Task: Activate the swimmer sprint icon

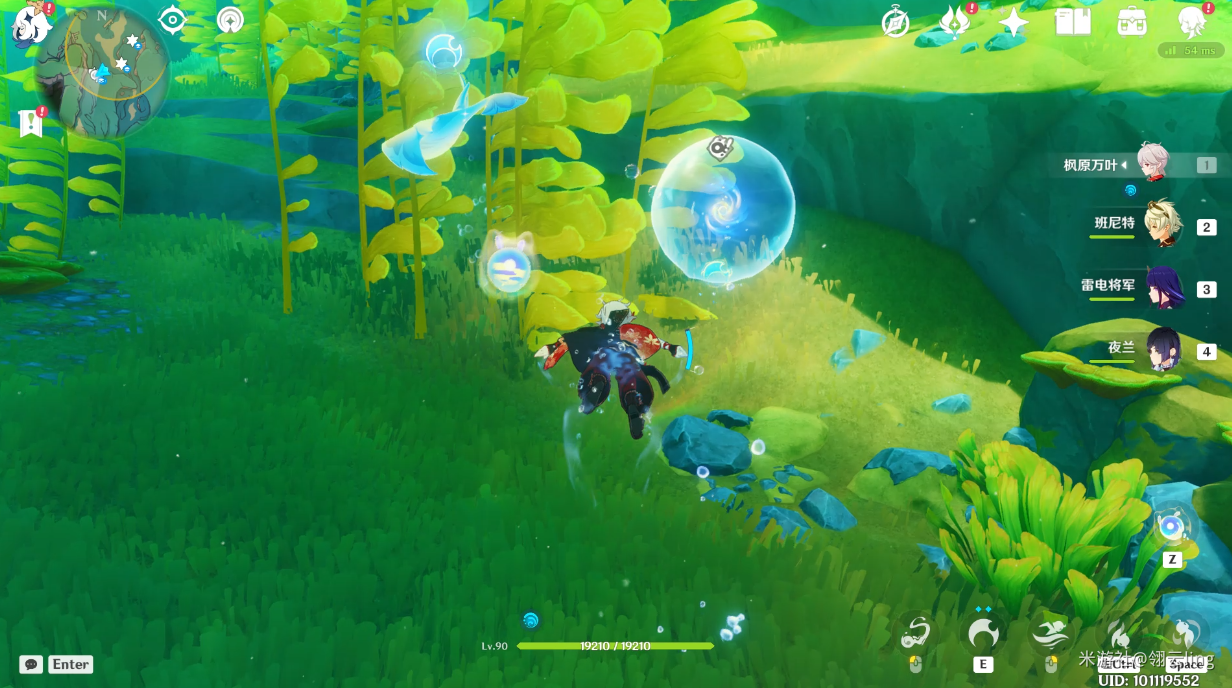Action: [1050, 633]
